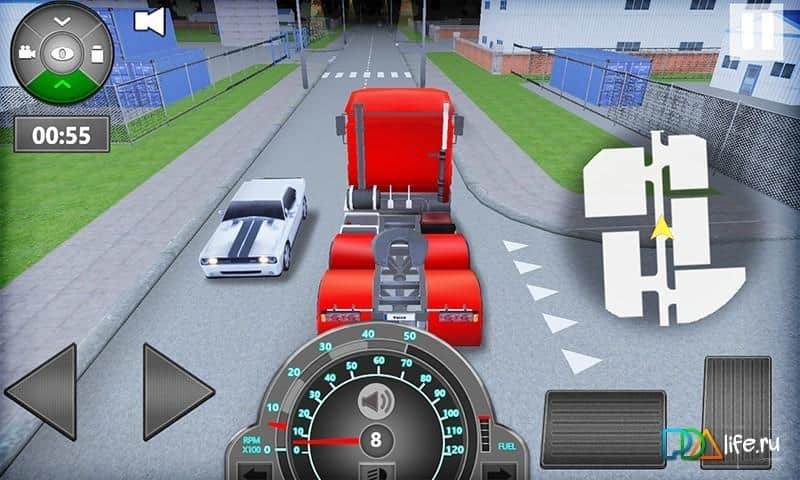Select the down chevron segment of the wheel

click(x=62, y=19)
